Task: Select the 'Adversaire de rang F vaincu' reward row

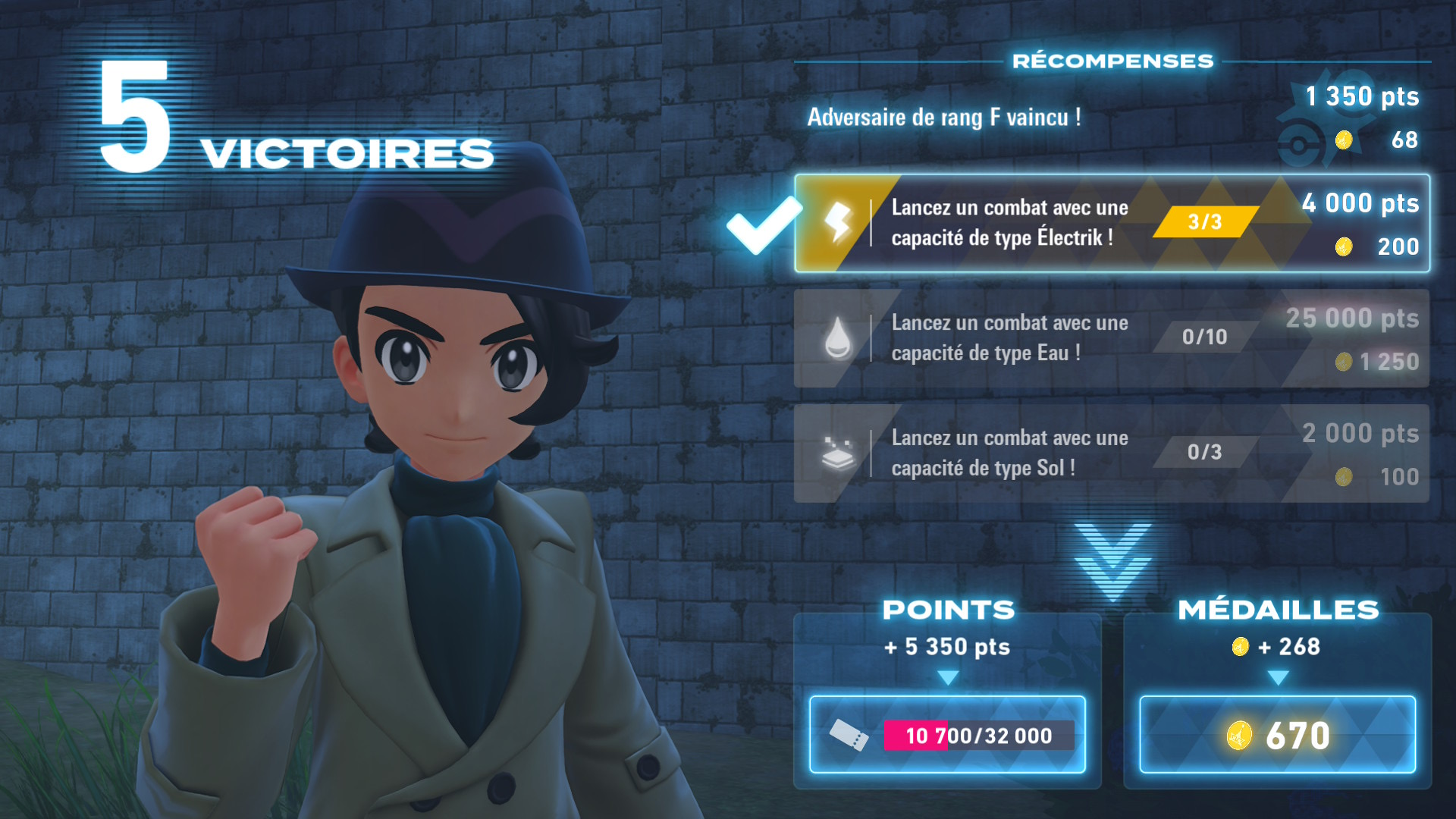Action: 1112,118
